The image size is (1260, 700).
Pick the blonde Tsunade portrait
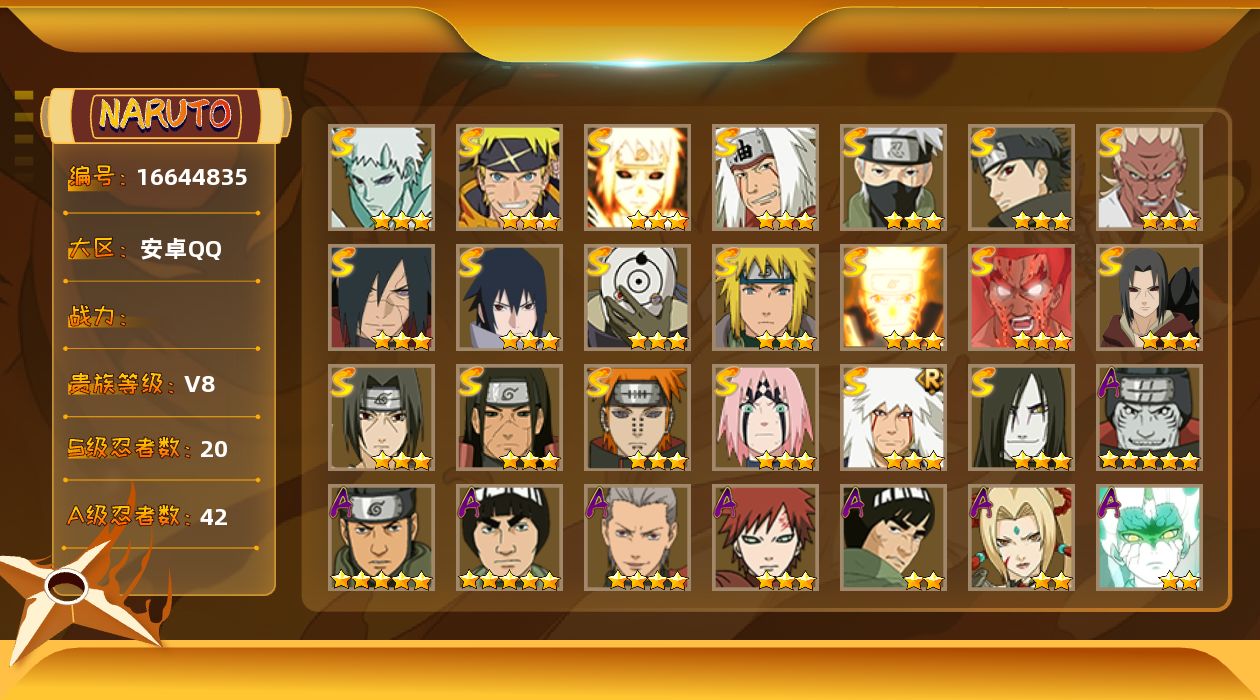(x=1021, y=537)
